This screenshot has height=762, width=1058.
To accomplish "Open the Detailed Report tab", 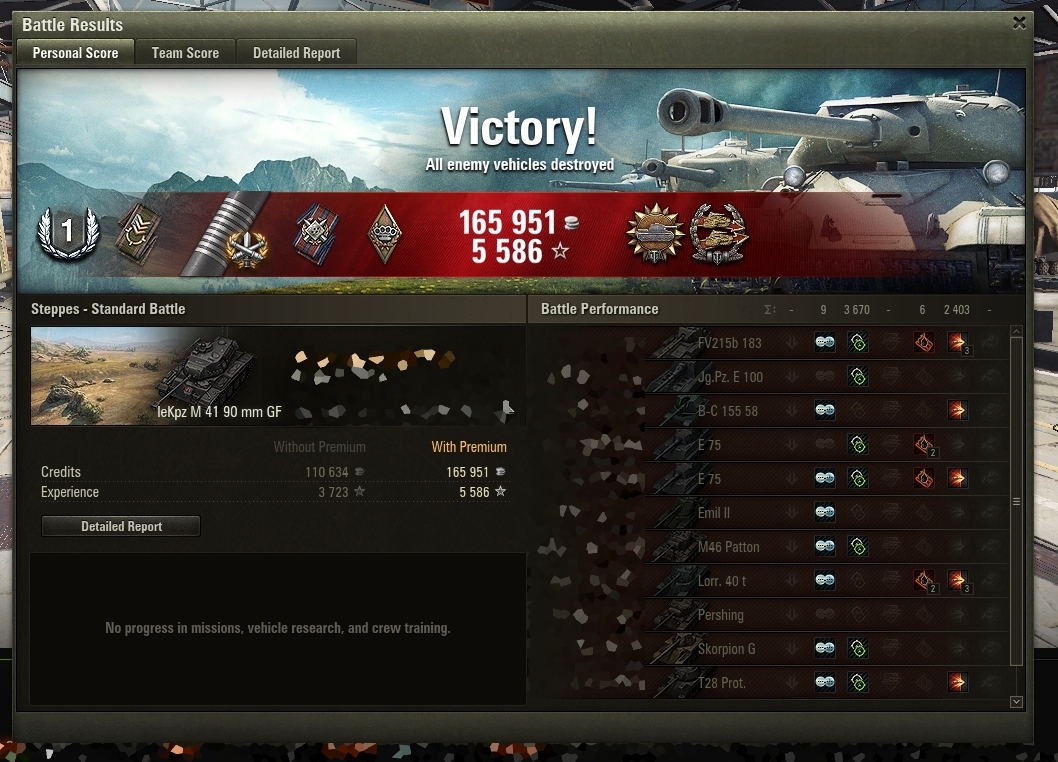I will (296, 53).
